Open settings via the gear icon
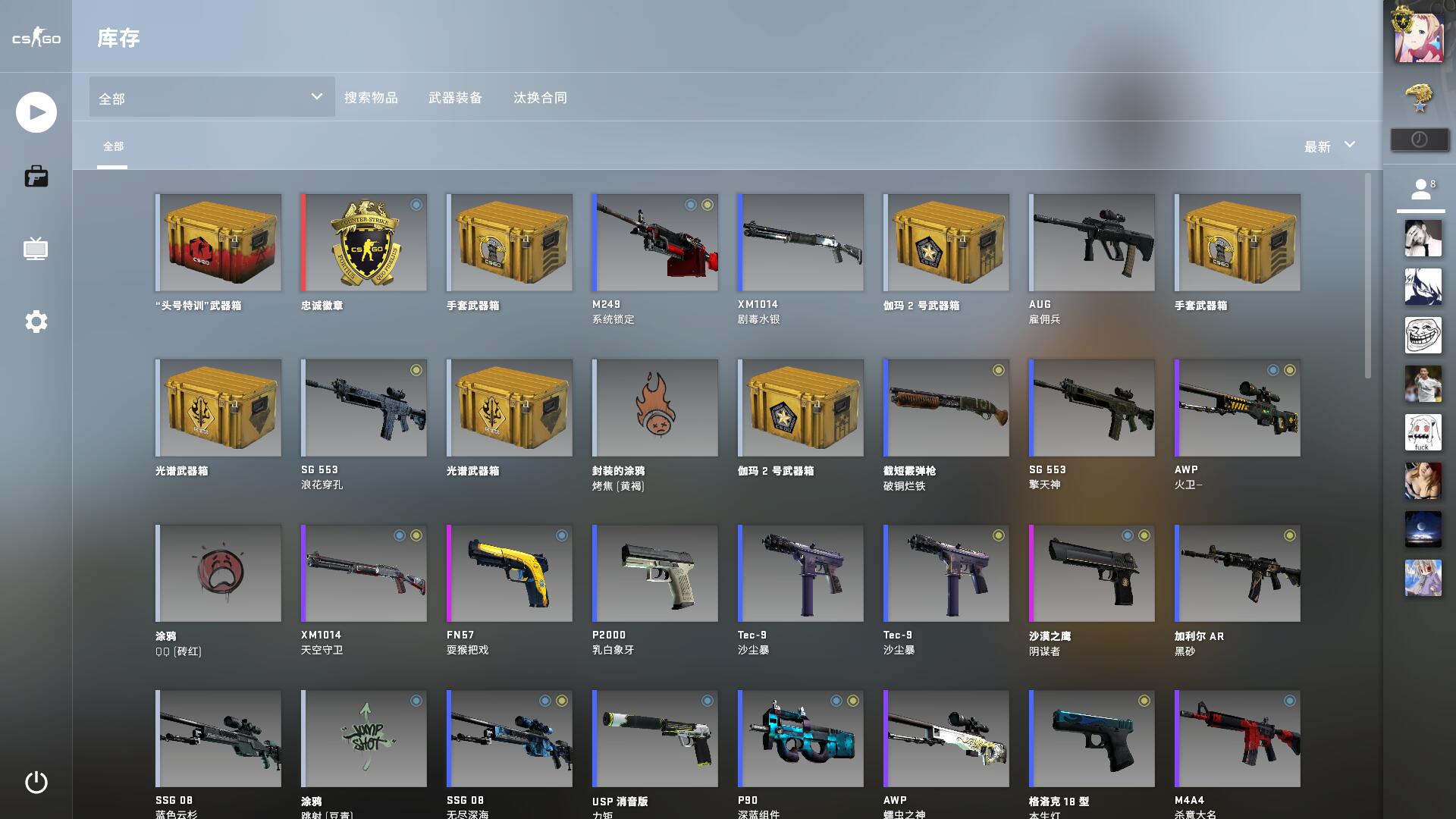 [x=35, y=321]
